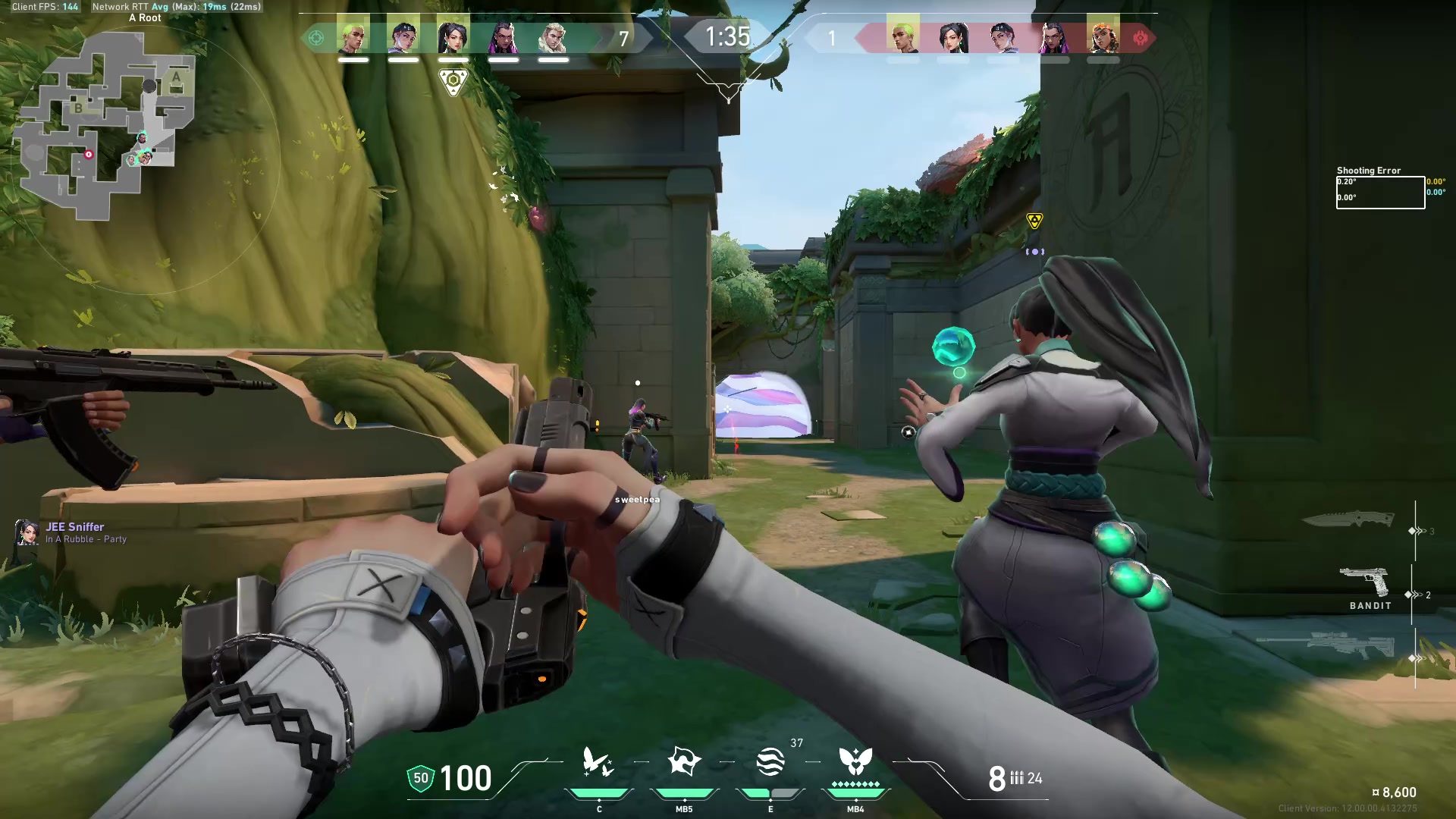The image size is (1456, 819).
Task: Select the blond agent portrait on the green team
Action: [553, 37]
